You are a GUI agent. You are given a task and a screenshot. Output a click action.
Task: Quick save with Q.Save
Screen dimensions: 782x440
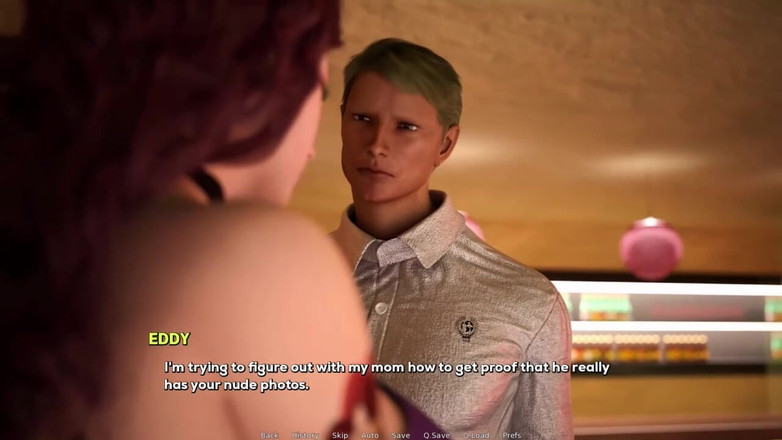coord(436,435)
